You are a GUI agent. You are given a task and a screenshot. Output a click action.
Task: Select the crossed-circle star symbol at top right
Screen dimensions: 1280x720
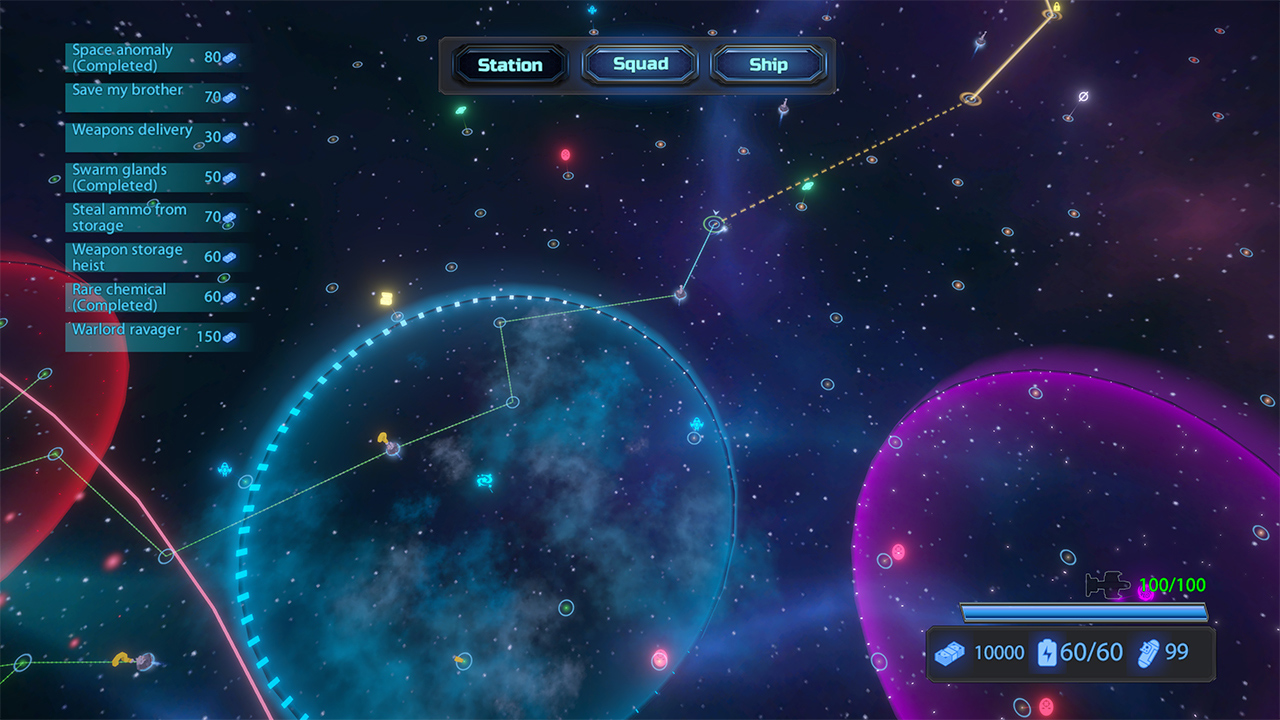pyautogui.click(x=1083, y=96)
